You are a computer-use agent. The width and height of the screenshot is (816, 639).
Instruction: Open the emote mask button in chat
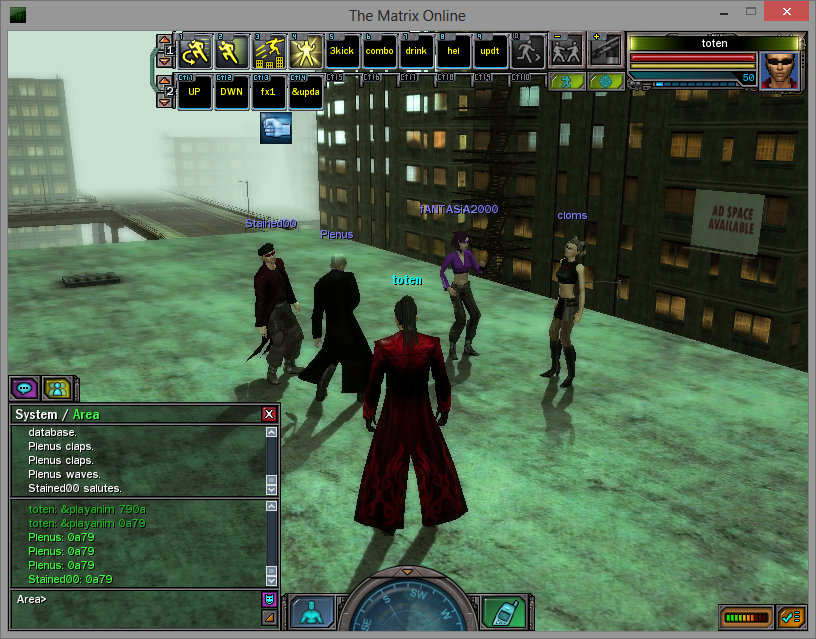click(x=268, y=599)
